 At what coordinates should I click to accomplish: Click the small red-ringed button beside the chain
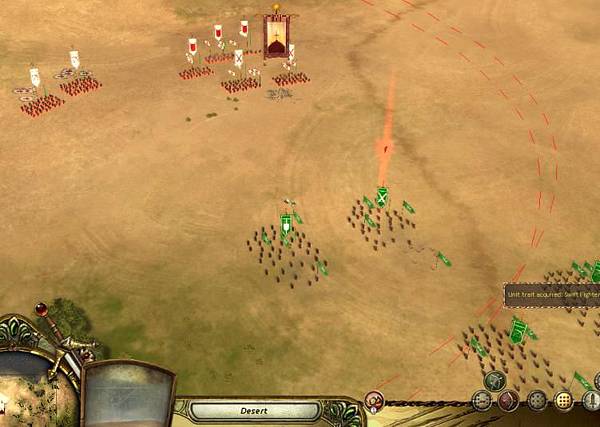[x=375, y=402]
